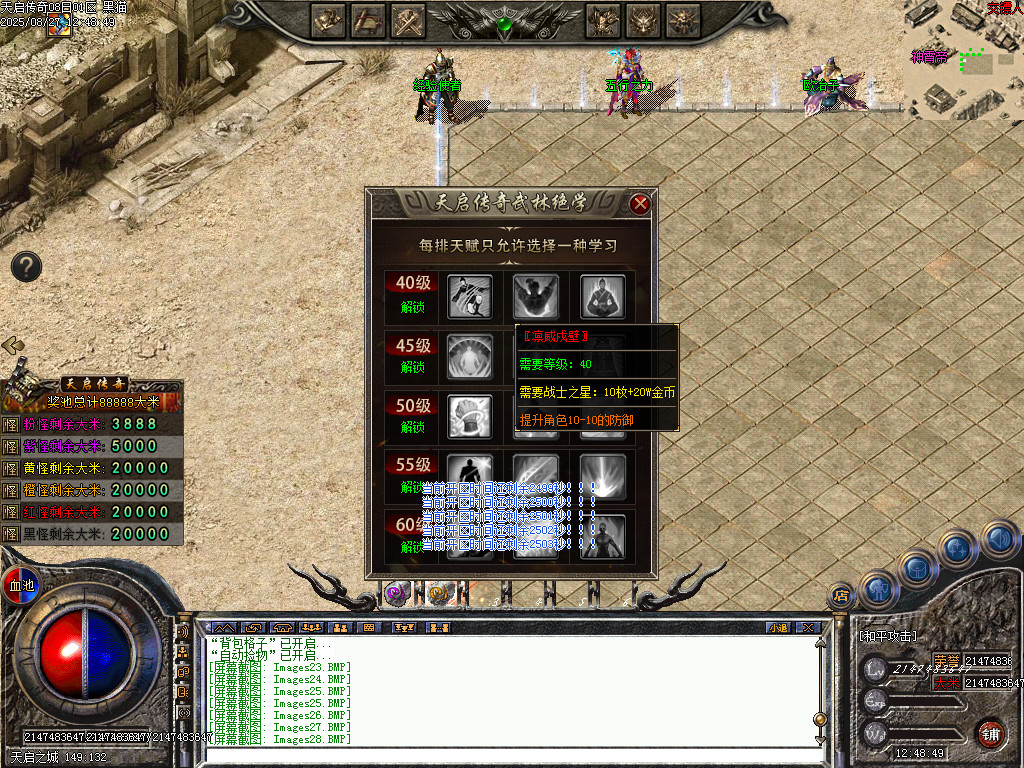Click the purple swirl orb below talent window
The height and width of the screenshot is (768, 1024).
(x=397, y=592)
